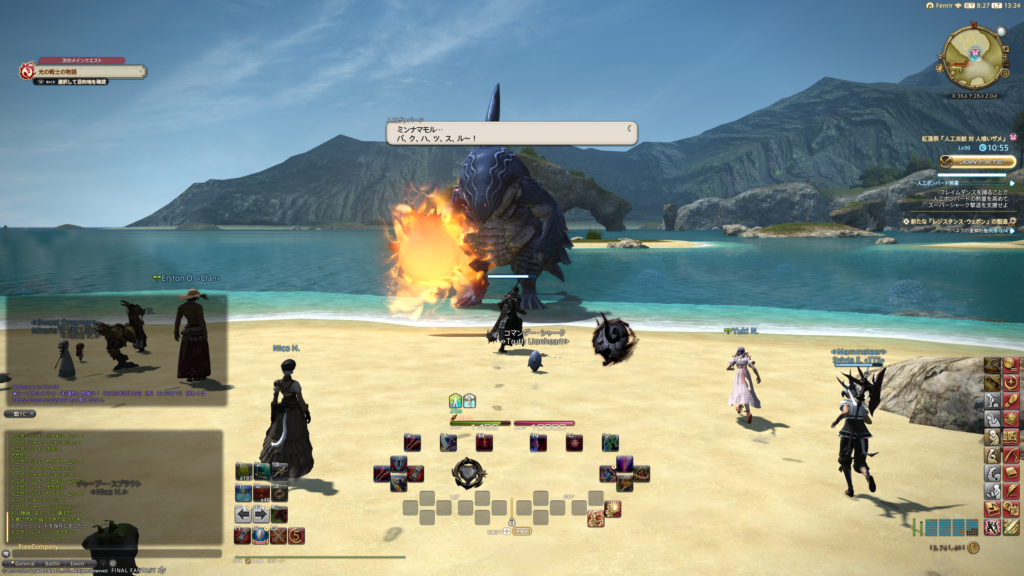Switch to the General chat tab
1024x576 pixels.
[x=24, y=564]
